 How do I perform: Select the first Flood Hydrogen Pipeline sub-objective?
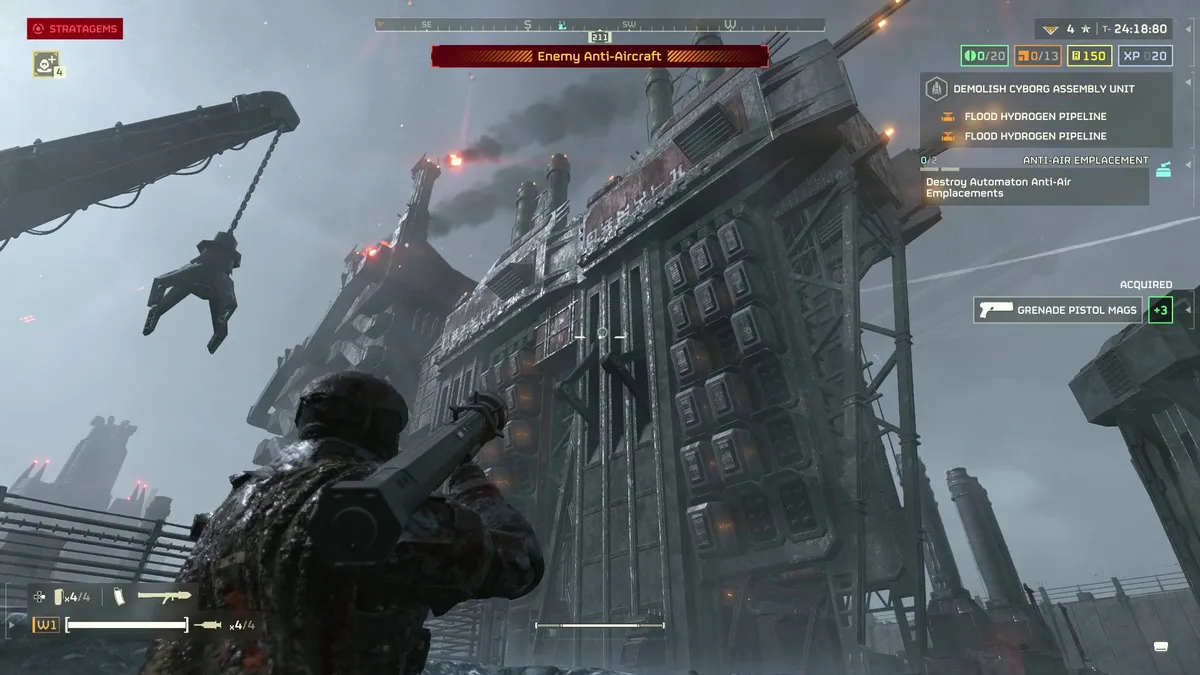1035,117
